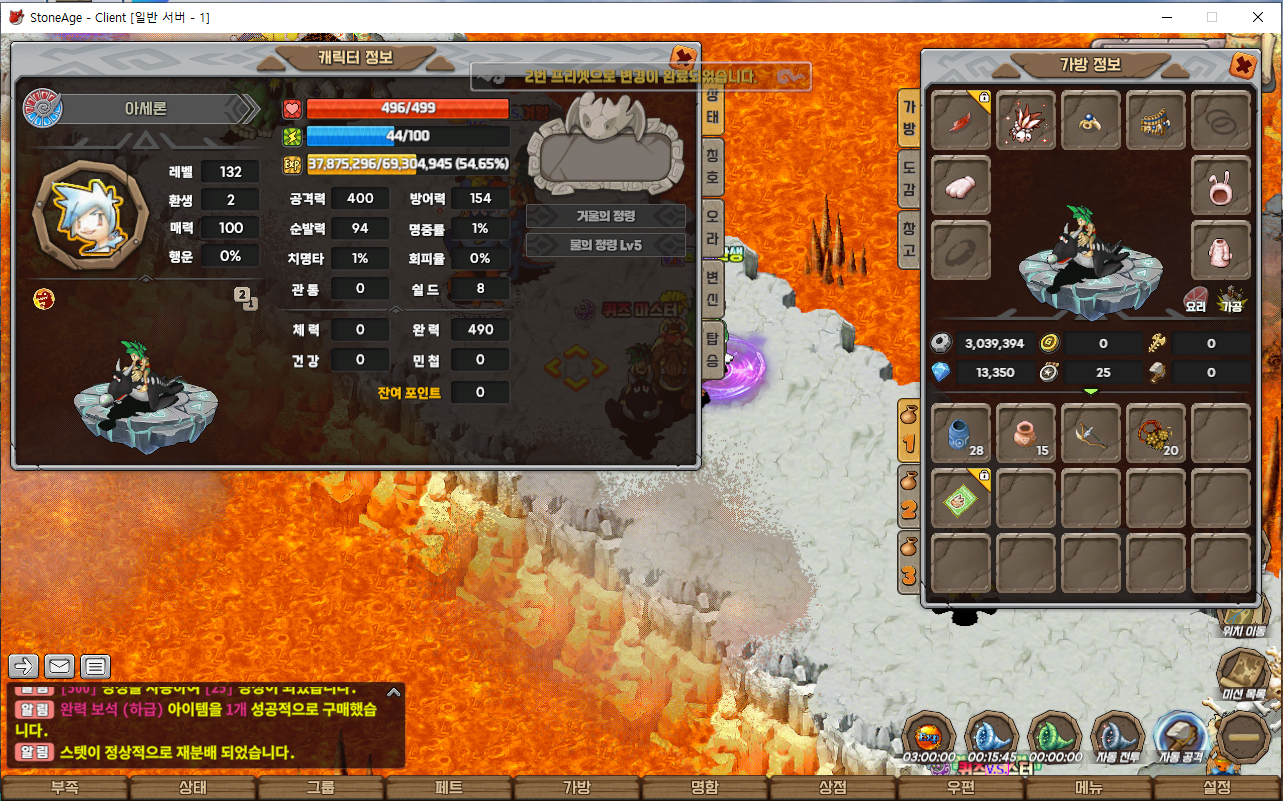This screenshot has height=801, width=1283.
Task: Click the pickaxe item in the bag
Action: pyautogui.click(x=1090, y=433)
